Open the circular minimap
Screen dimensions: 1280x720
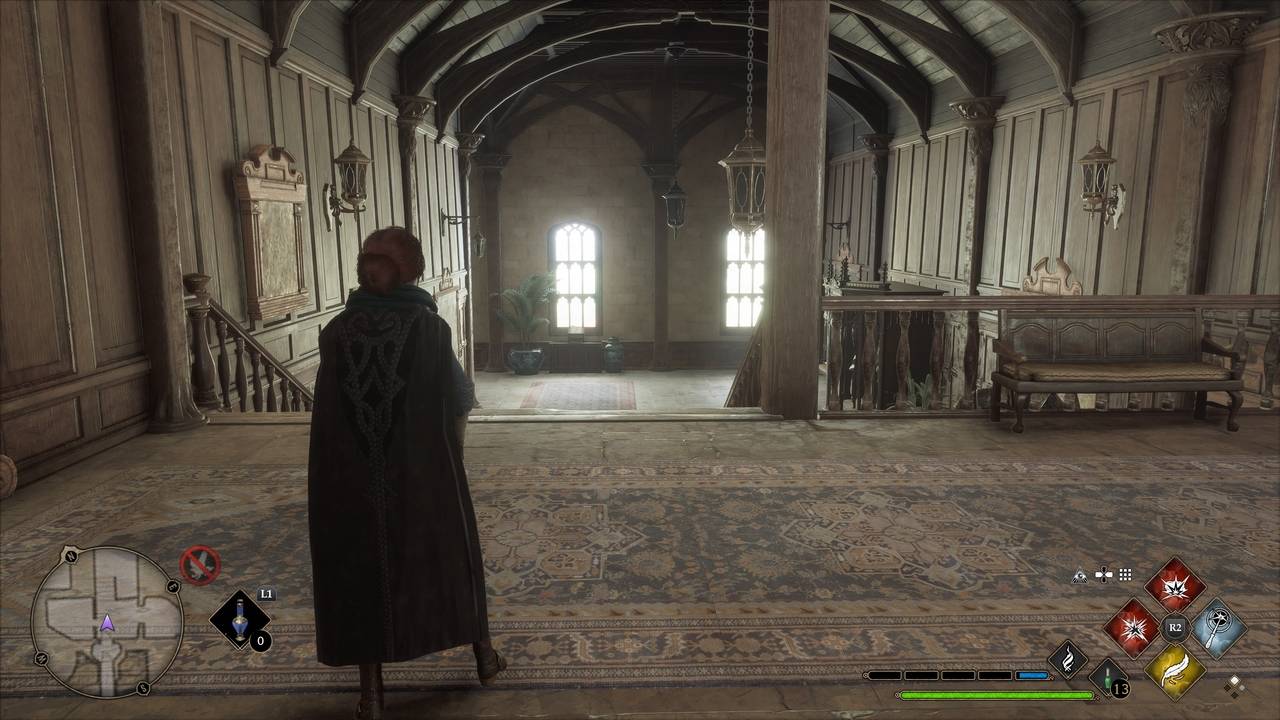107,621
